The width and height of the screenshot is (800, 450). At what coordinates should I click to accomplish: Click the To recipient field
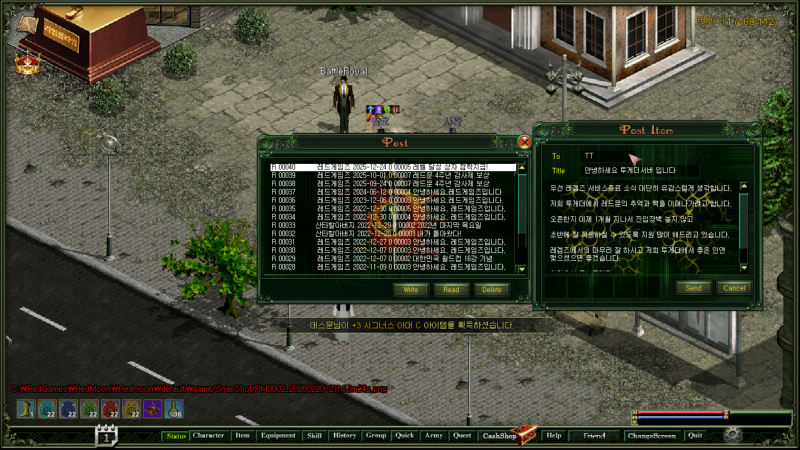[660, 156]
